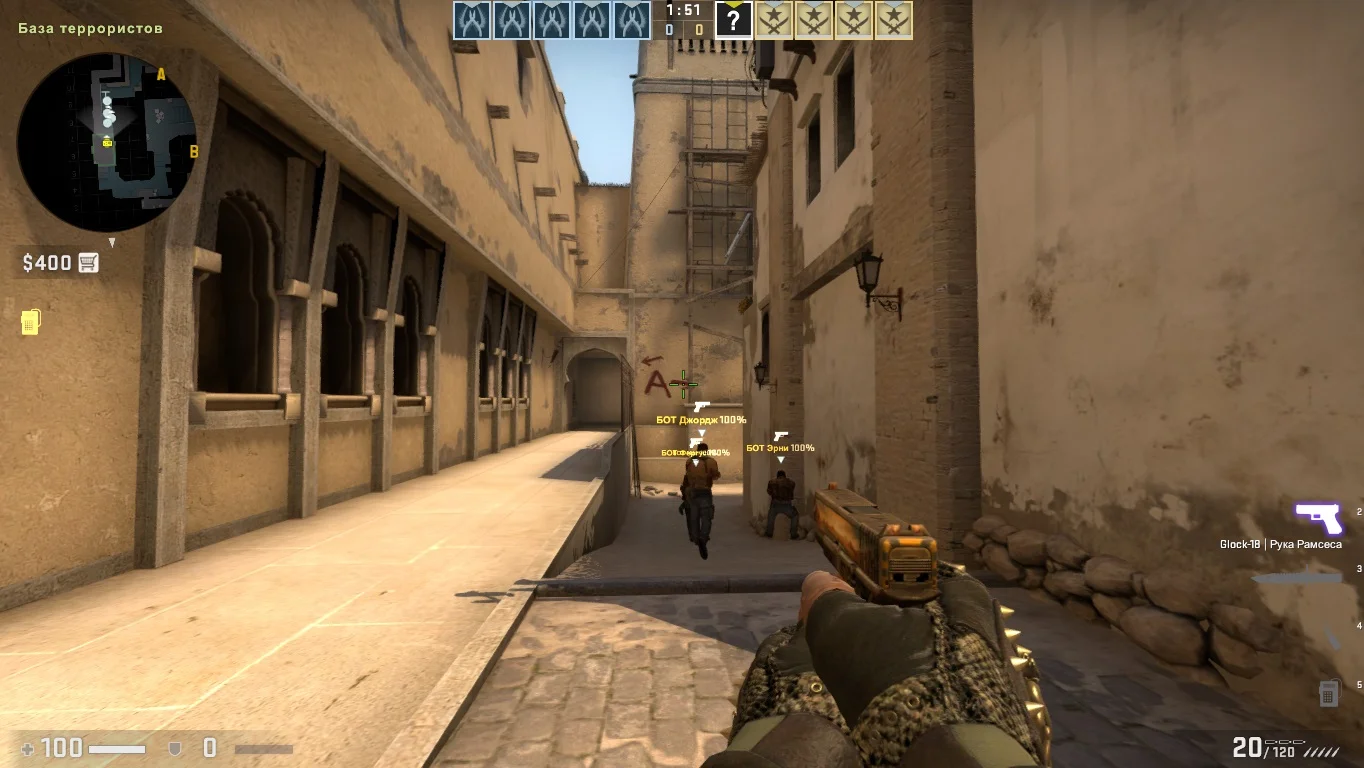Switch to the knife weapon slot
Image resolution: width=1364 pixels, height=768 pixels.
coord(1297,578)
